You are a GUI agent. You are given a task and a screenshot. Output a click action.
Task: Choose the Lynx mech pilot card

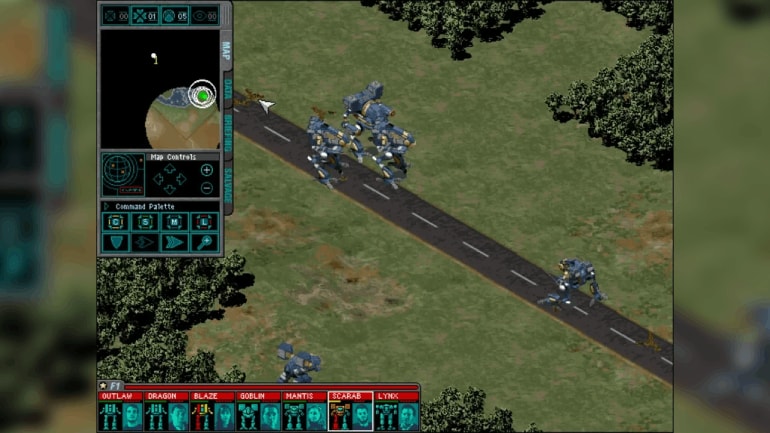pyautogui.click(x=396, y=412)
